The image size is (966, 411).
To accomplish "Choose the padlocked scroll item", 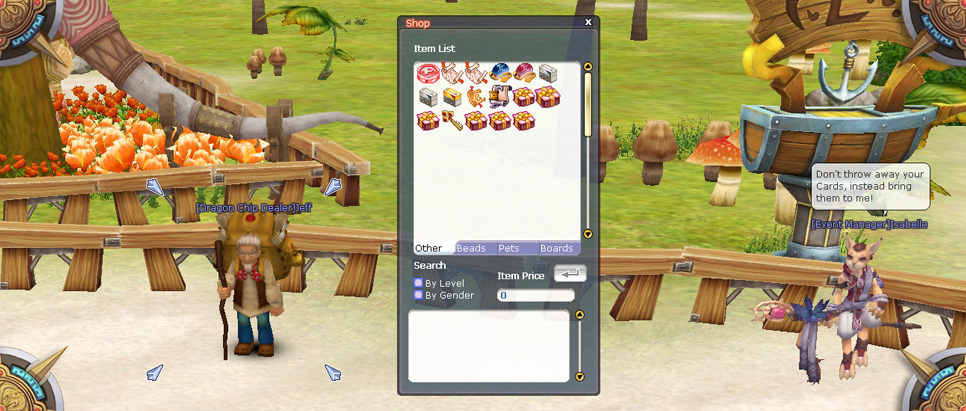I will 500,97.
